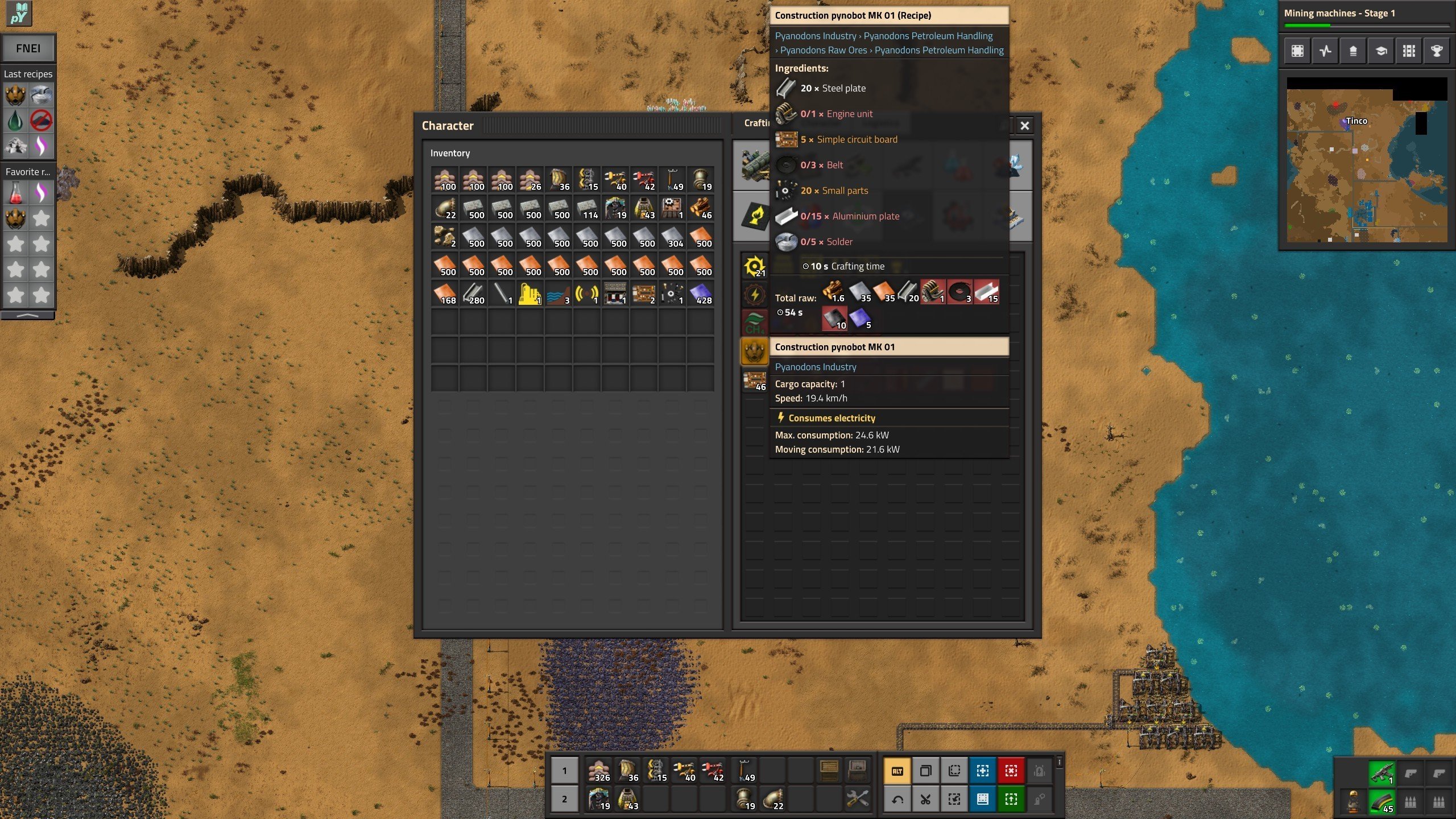This screenshot has width=1456, height=819.
Task: Select the cut tool in the shortcut bar
Action: (x=925, y=800)
